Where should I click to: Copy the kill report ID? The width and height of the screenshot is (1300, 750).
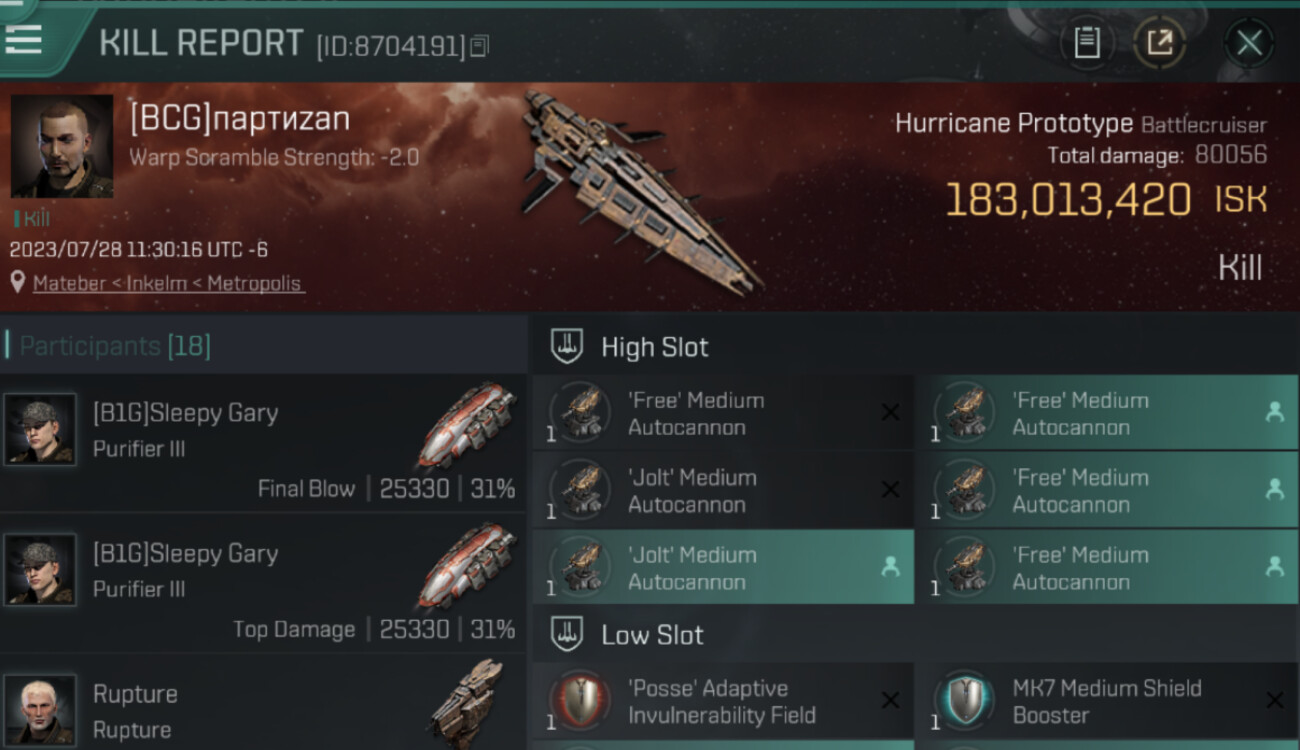[480, 46]
